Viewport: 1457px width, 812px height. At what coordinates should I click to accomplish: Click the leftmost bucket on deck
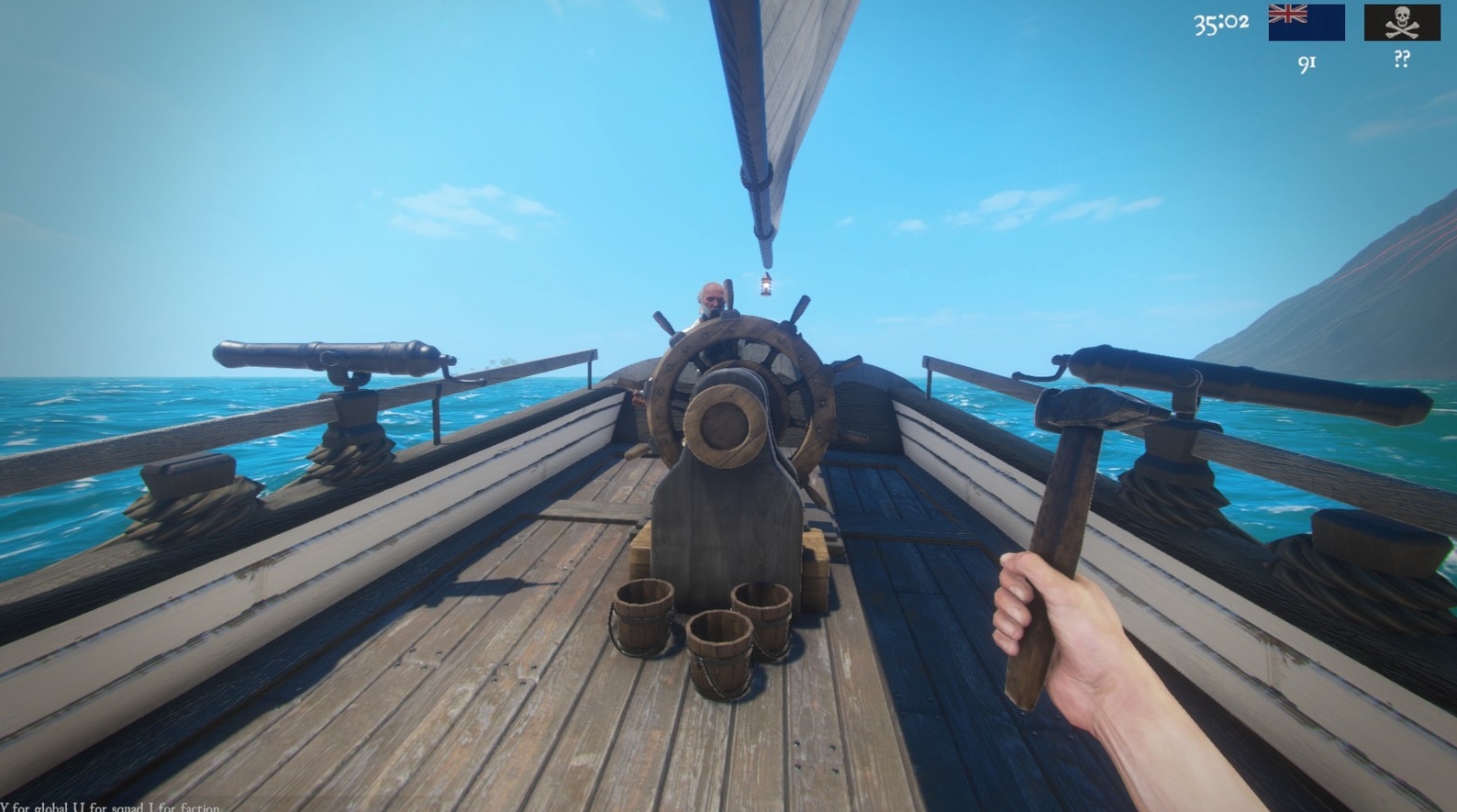point(645,615)
